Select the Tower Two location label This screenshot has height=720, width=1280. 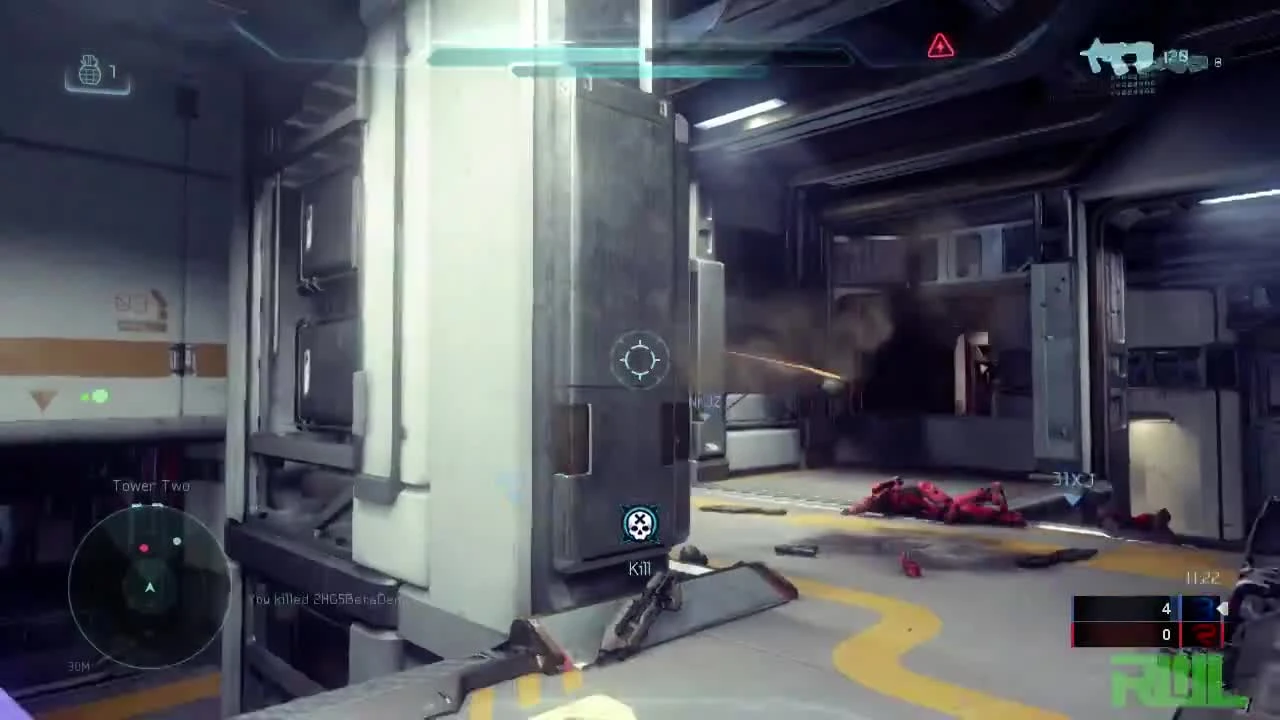[151, 485]
